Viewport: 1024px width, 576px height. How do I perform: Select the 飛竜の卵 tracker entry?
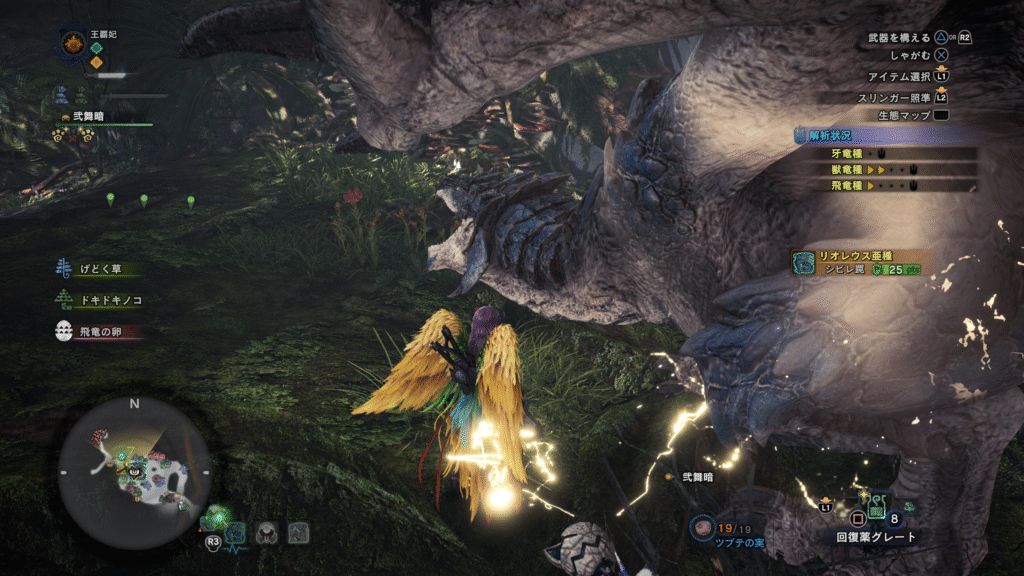click(x=96, y=331)
